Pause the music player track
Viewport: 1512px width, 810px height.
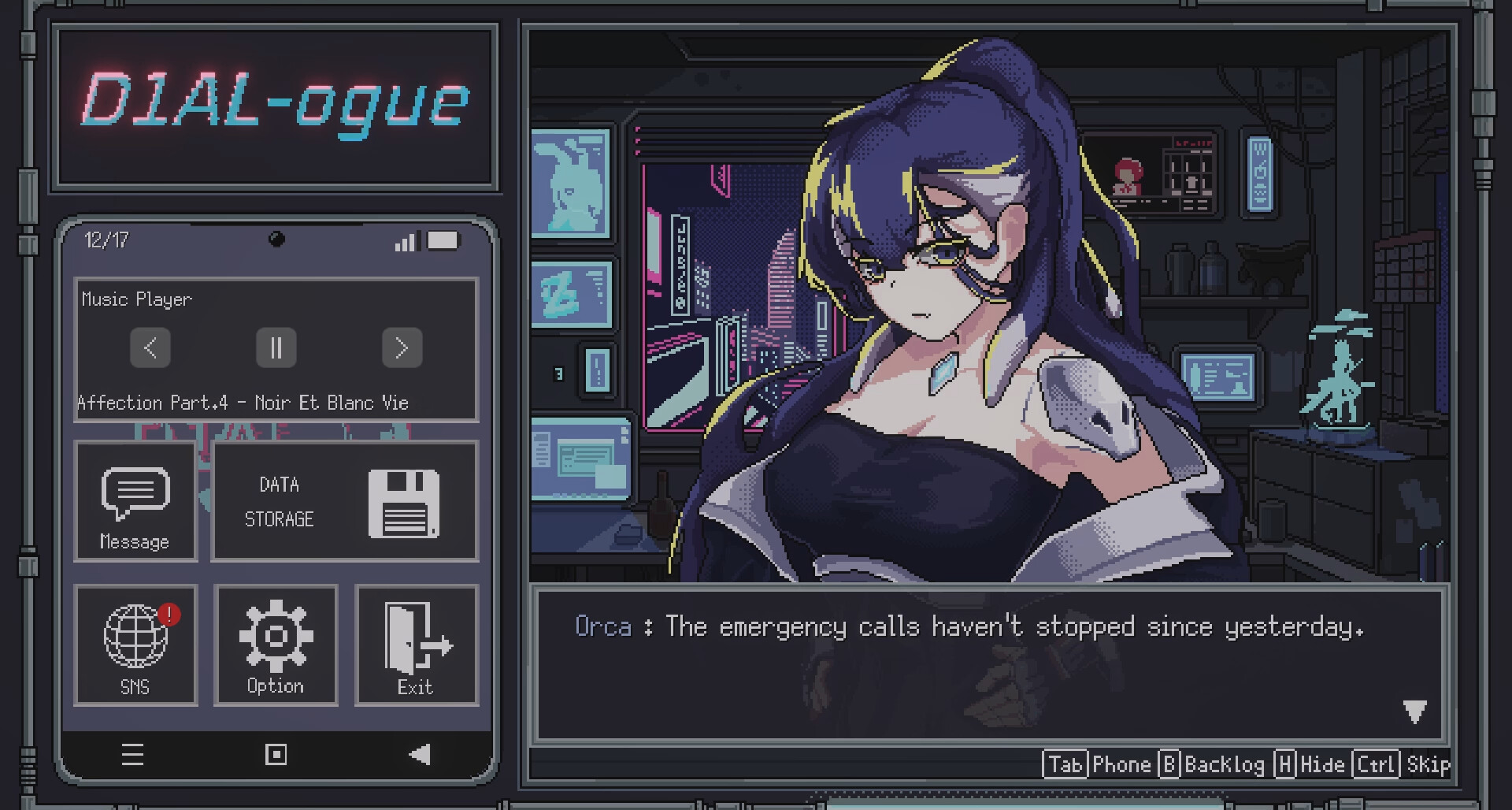(276, 347)
